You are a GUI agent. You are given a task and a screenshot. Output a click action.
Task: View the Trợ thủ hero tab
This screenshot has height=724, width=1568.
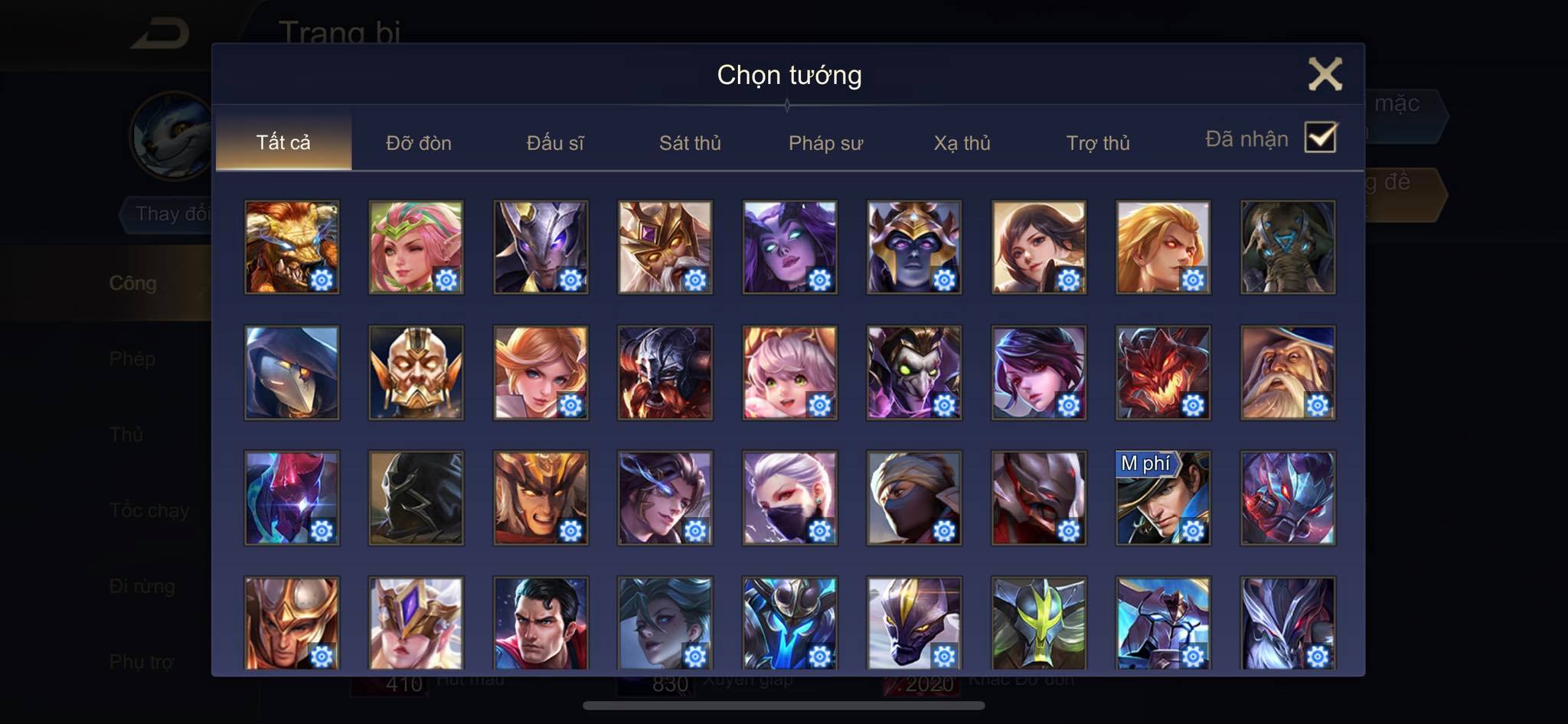[x=1098, y=143]
